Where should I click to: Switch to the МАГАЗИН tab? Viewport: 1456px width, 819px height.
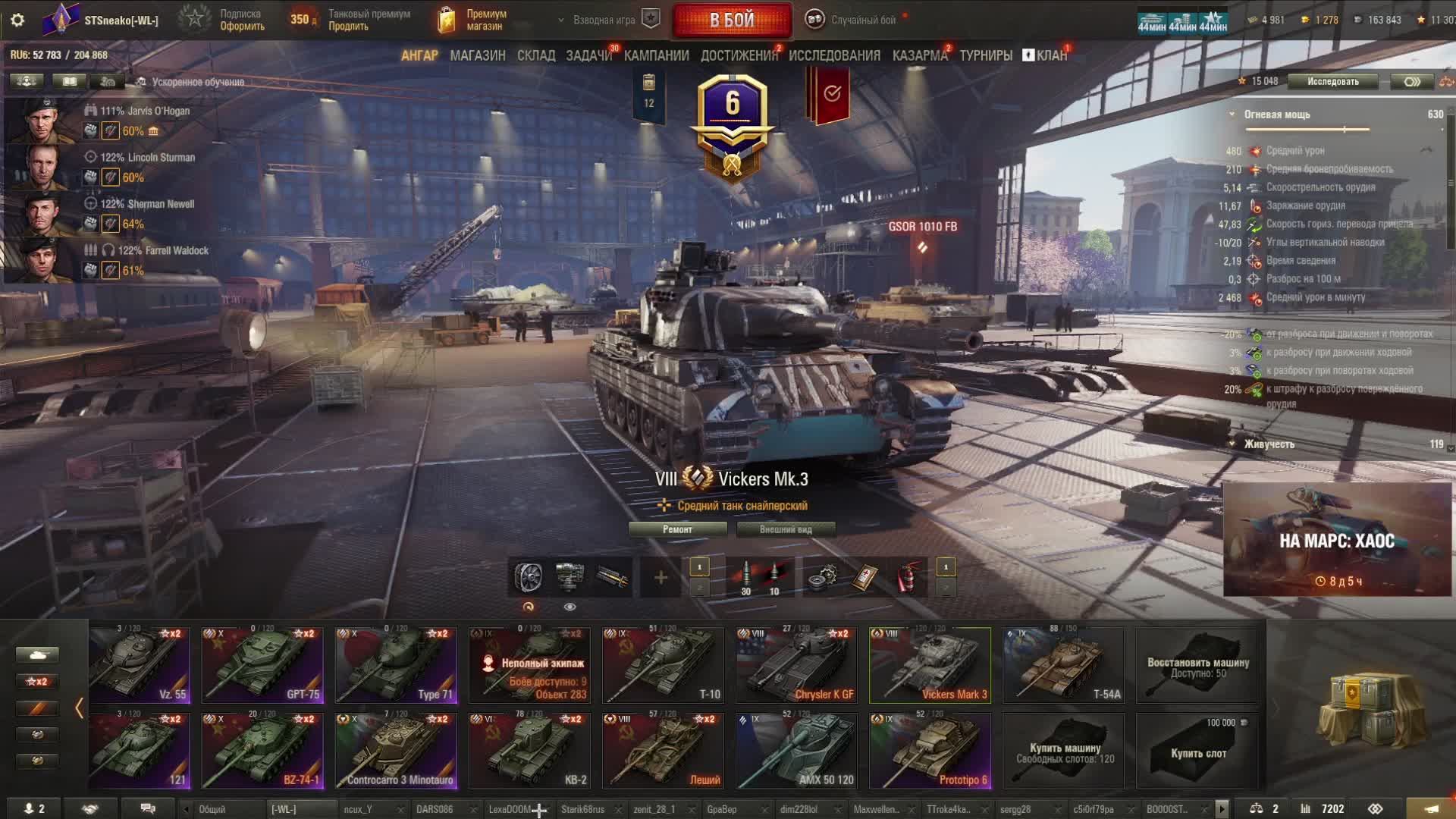pyautogui.click(x=477, y=55)
